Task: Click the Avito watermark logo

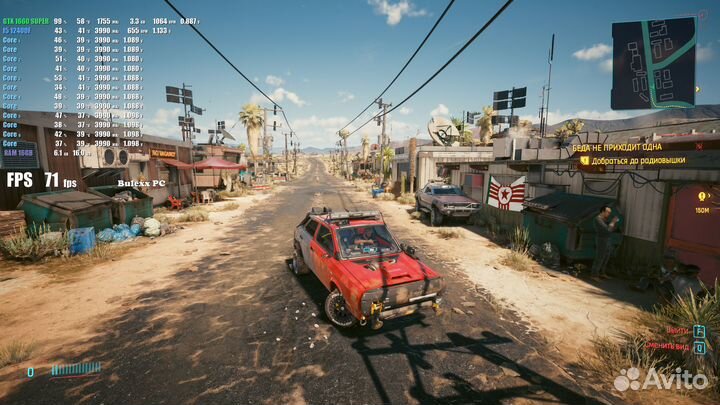Action: (x=660, y=379)
